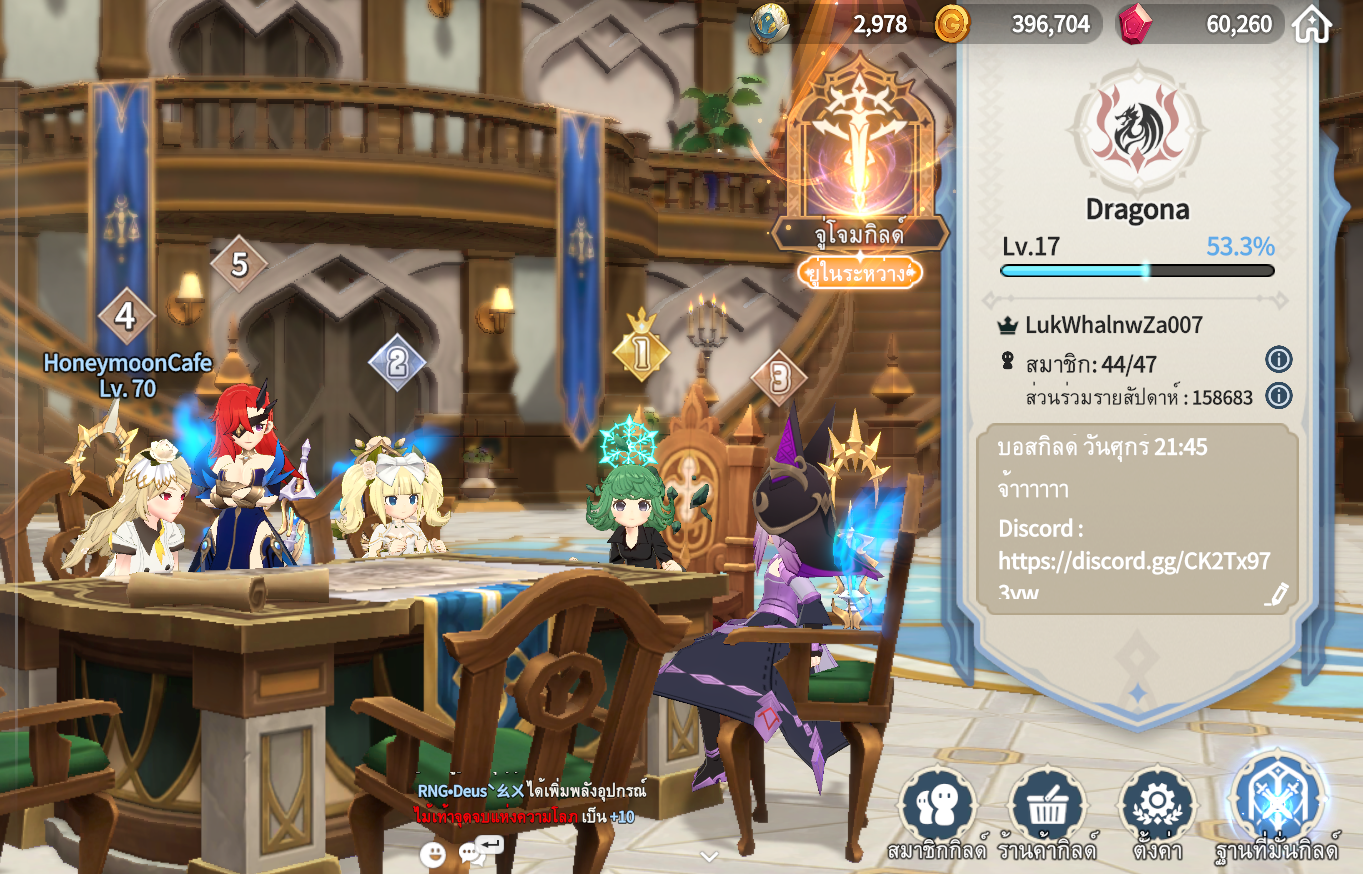Open the emoji smiley menu
1363x874 pixels.
(x=432, y=854)
